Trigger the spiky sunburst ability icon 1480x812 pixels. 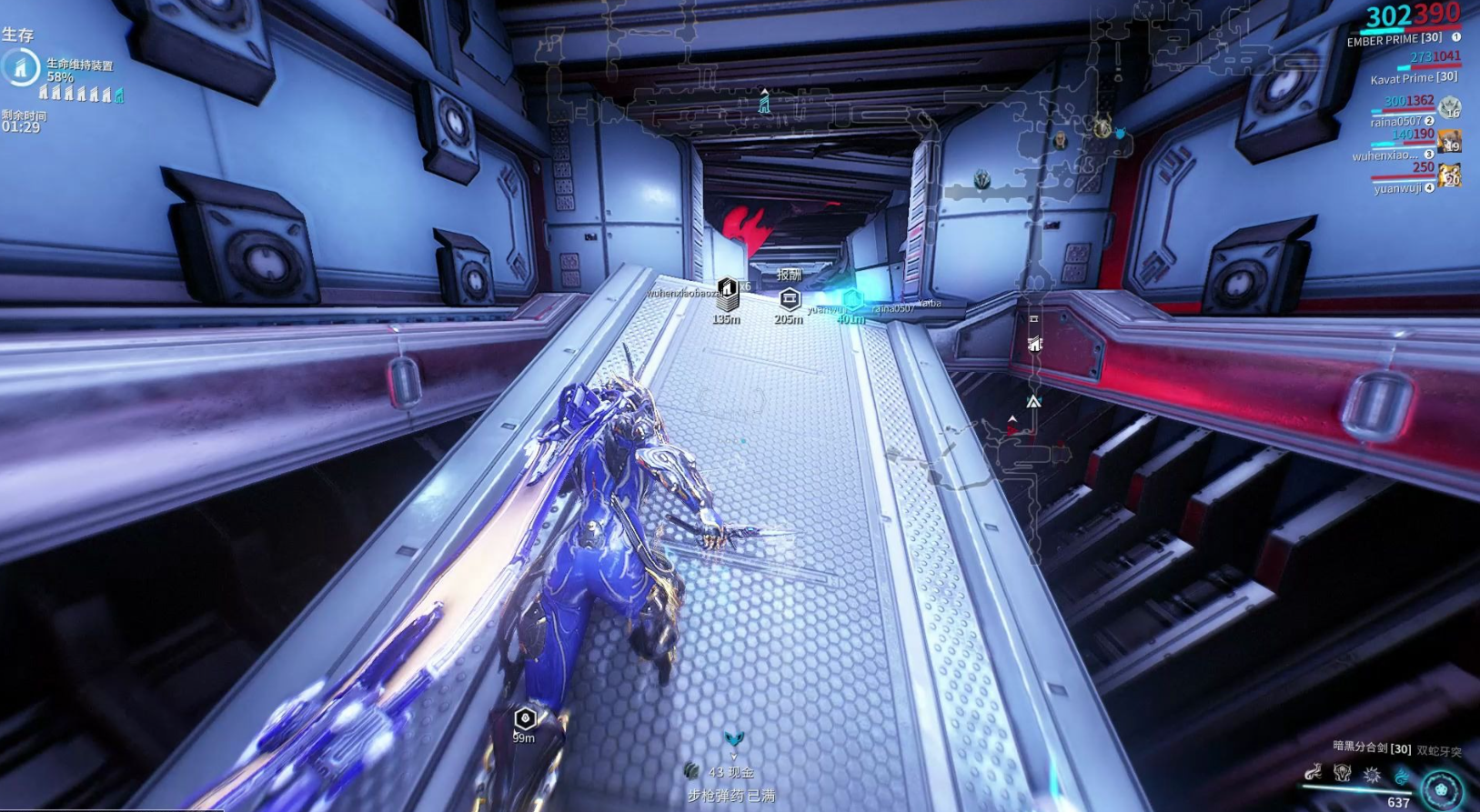click(x=1372, y=775)
